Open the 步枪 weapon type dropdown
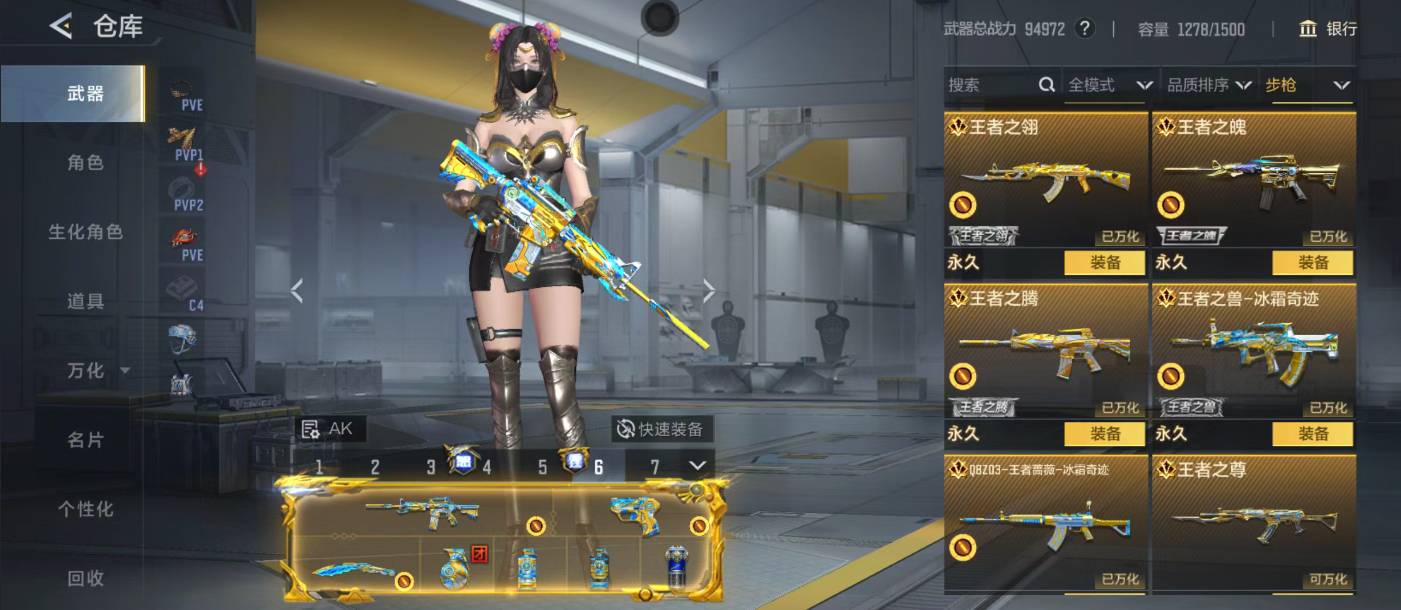This screenshot has width=1401, height=610. [x=1308, y=85]
